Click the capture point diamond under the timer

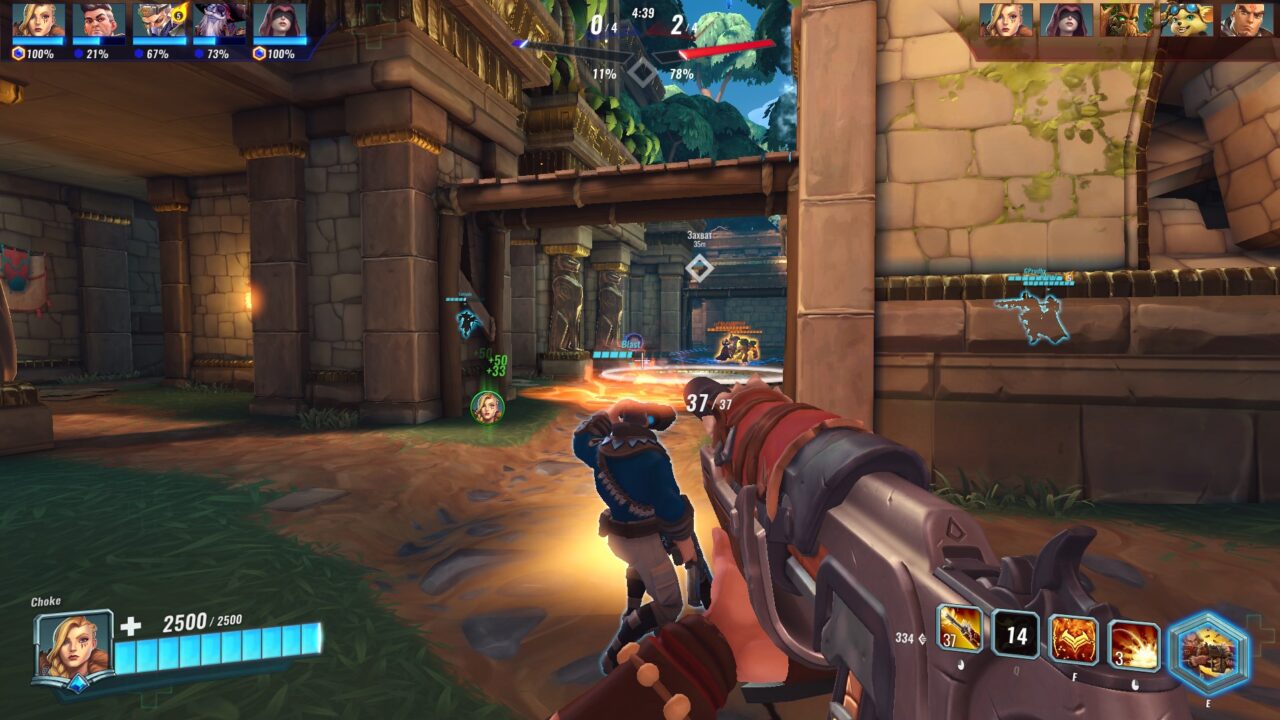pos(641,71)
